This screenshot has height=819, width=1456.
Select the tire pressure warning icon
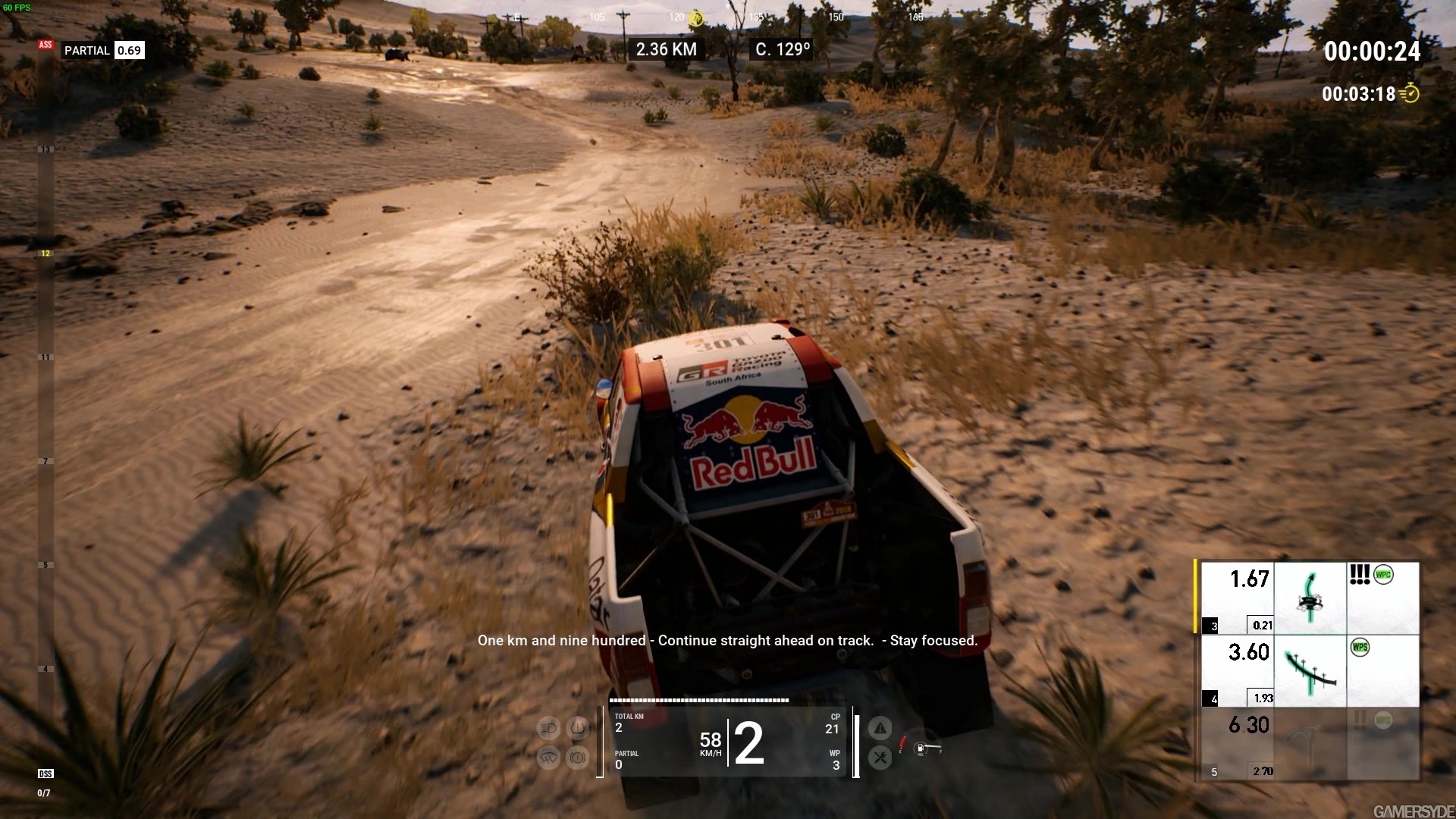577,728
